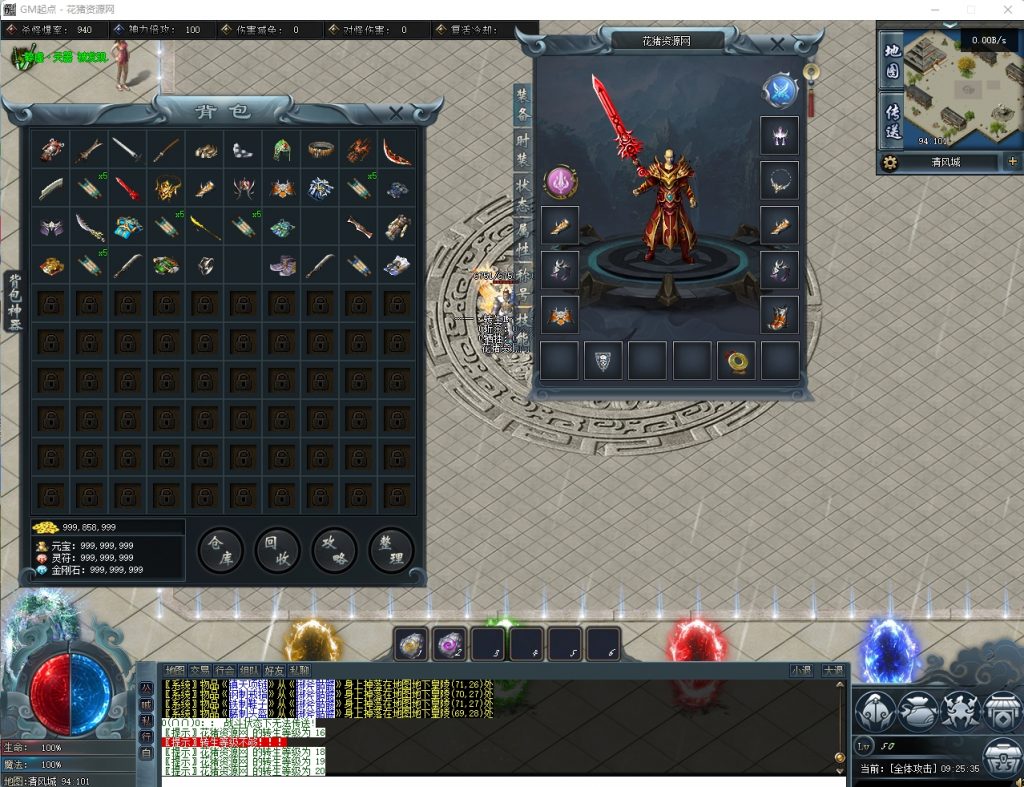This screenshot has height=787, width=1024.
Task: Select the green helmet in backpack
Action: point(282,150)
